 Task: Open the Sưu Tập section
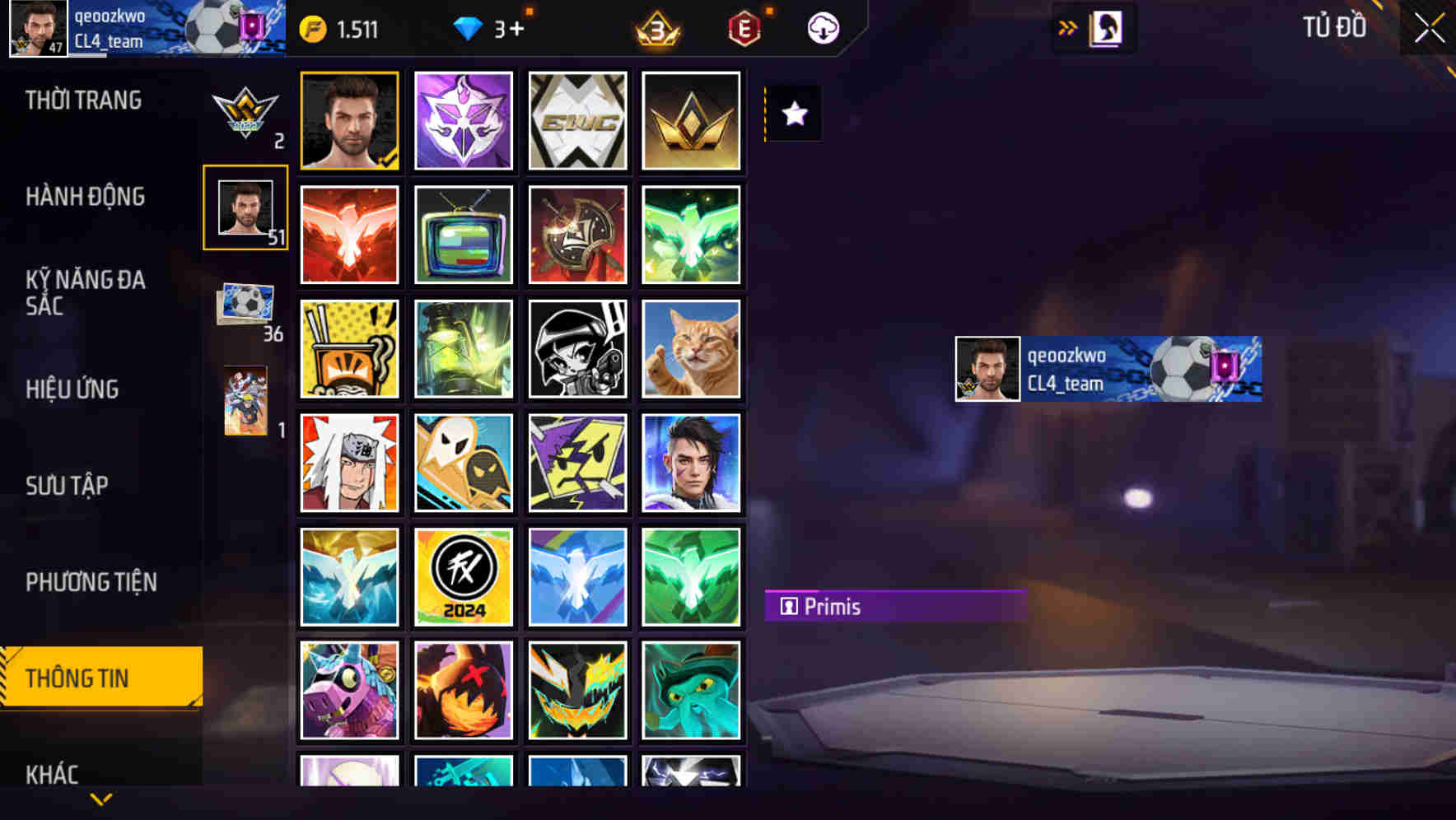[x=68, y=486]
